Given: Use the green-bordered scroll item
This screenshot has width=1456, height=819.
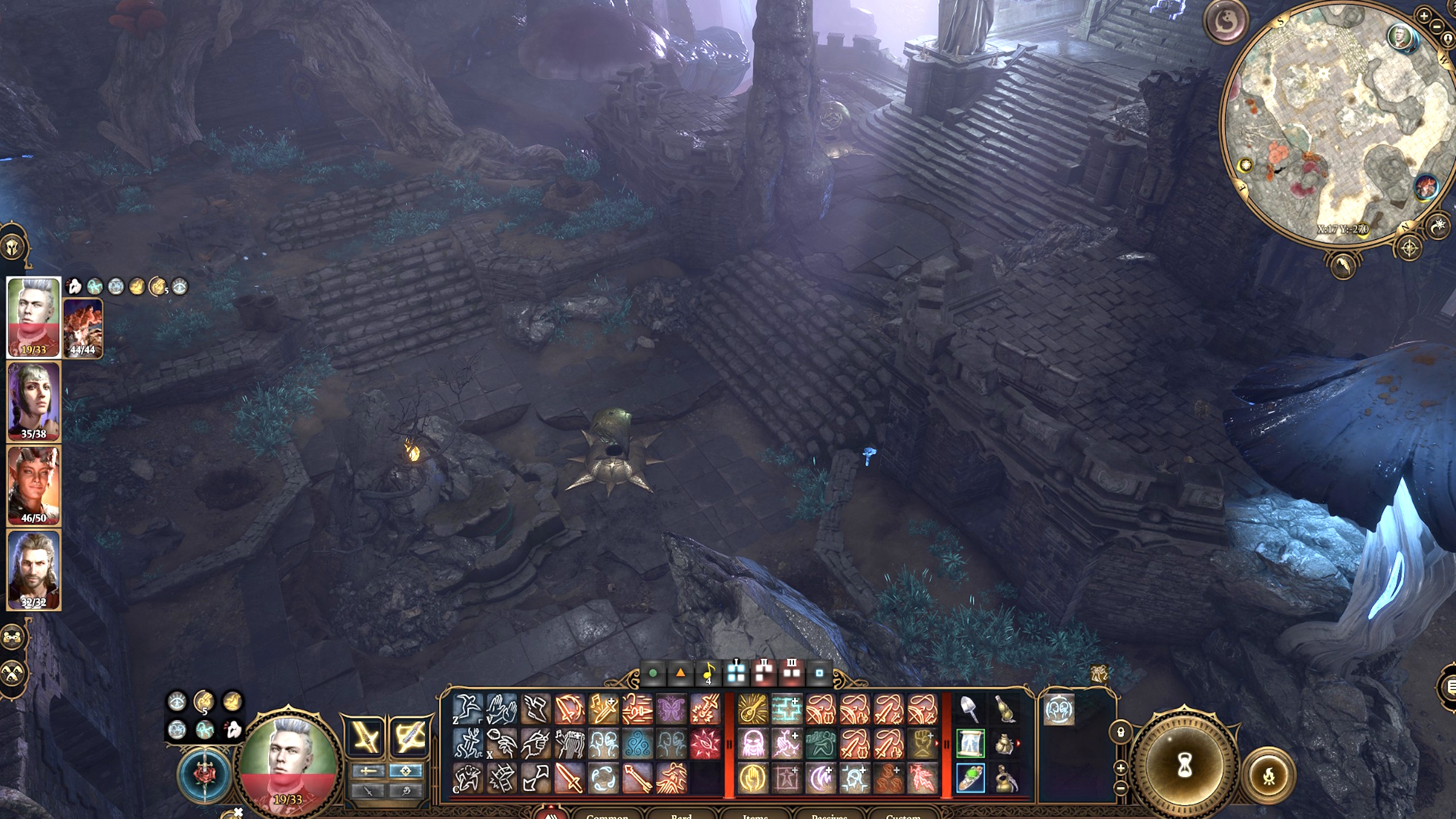Looking at the screenshot, I should pos(970,743).
